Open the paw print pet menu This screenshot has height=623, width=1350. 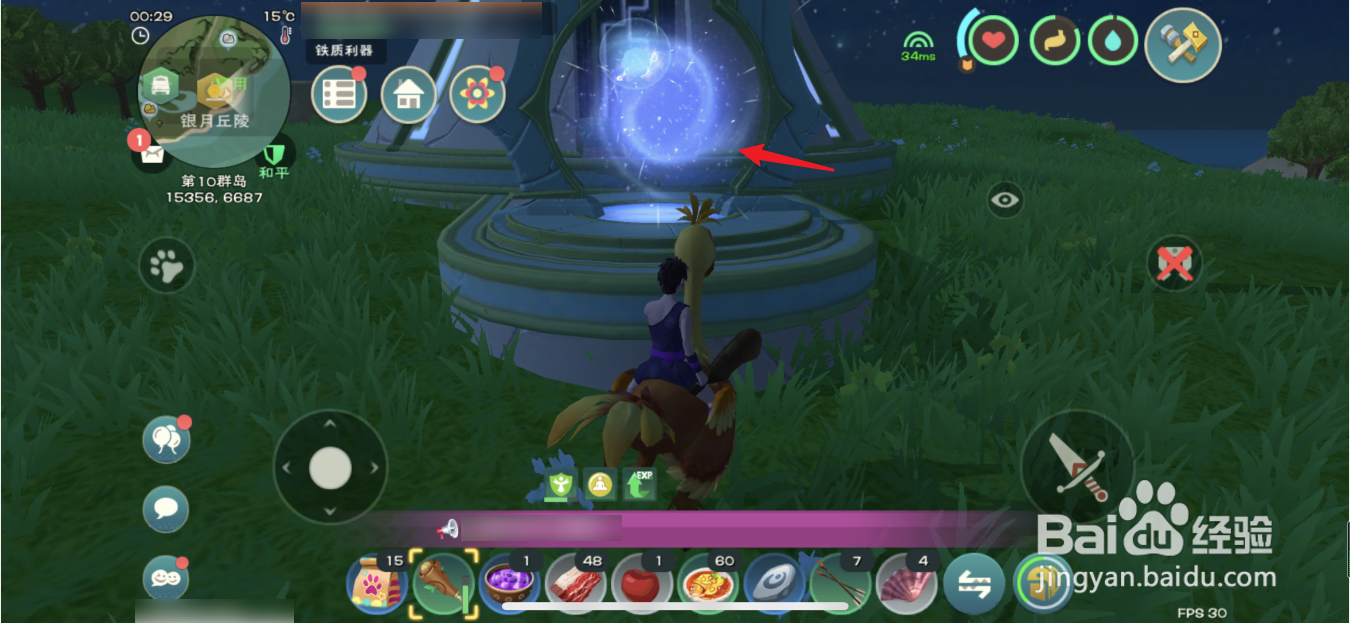[x=166, y=265]
